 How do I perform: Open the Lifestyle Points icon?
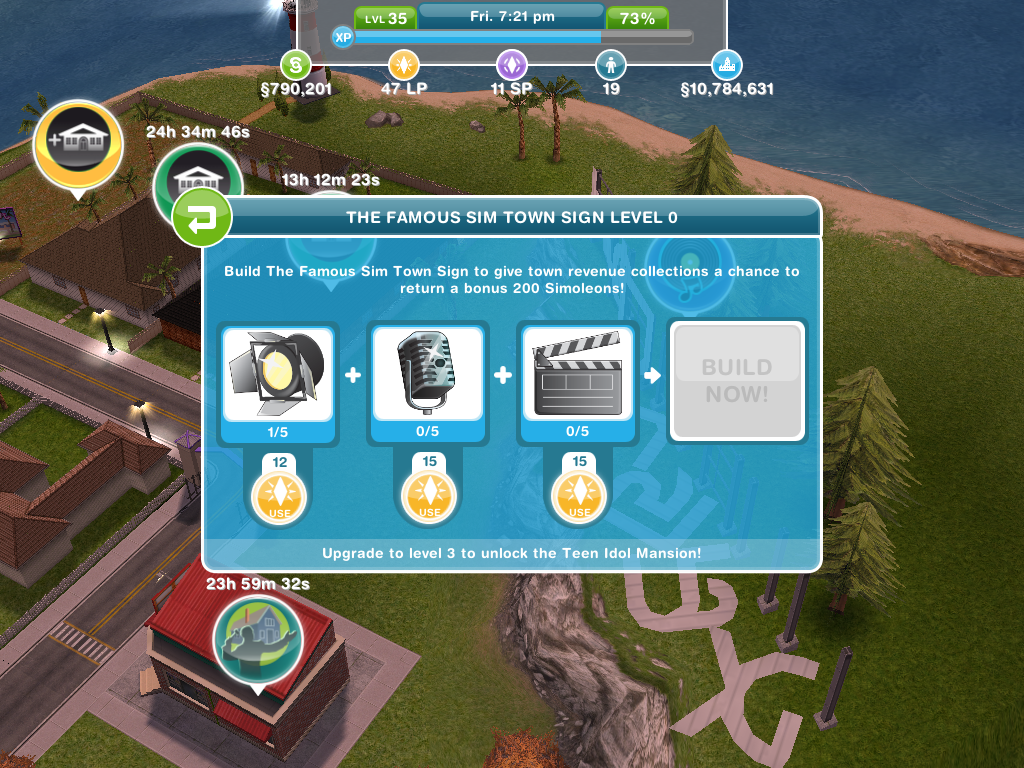pos(404,66)
